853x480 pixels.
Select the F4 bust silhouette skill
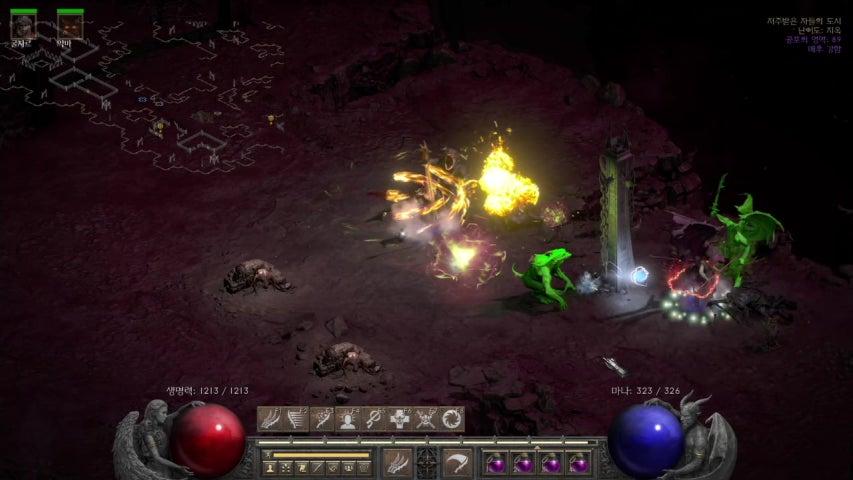point(348,419)
